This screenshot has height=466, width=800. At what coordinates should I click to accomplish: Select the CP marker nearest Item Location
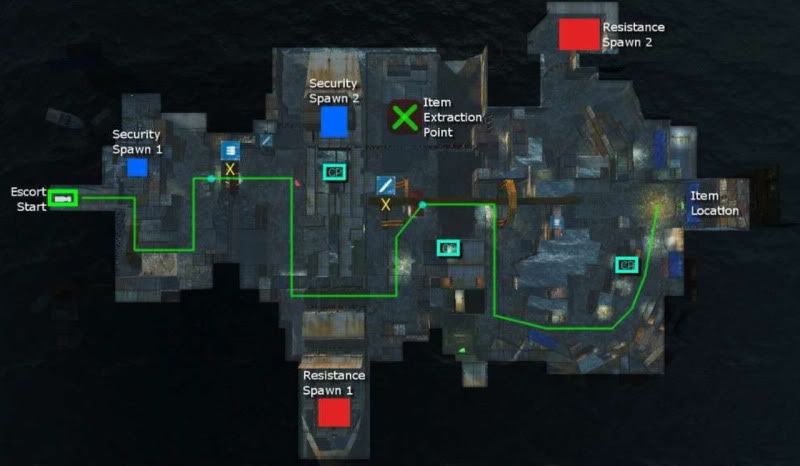pos(627,264)
